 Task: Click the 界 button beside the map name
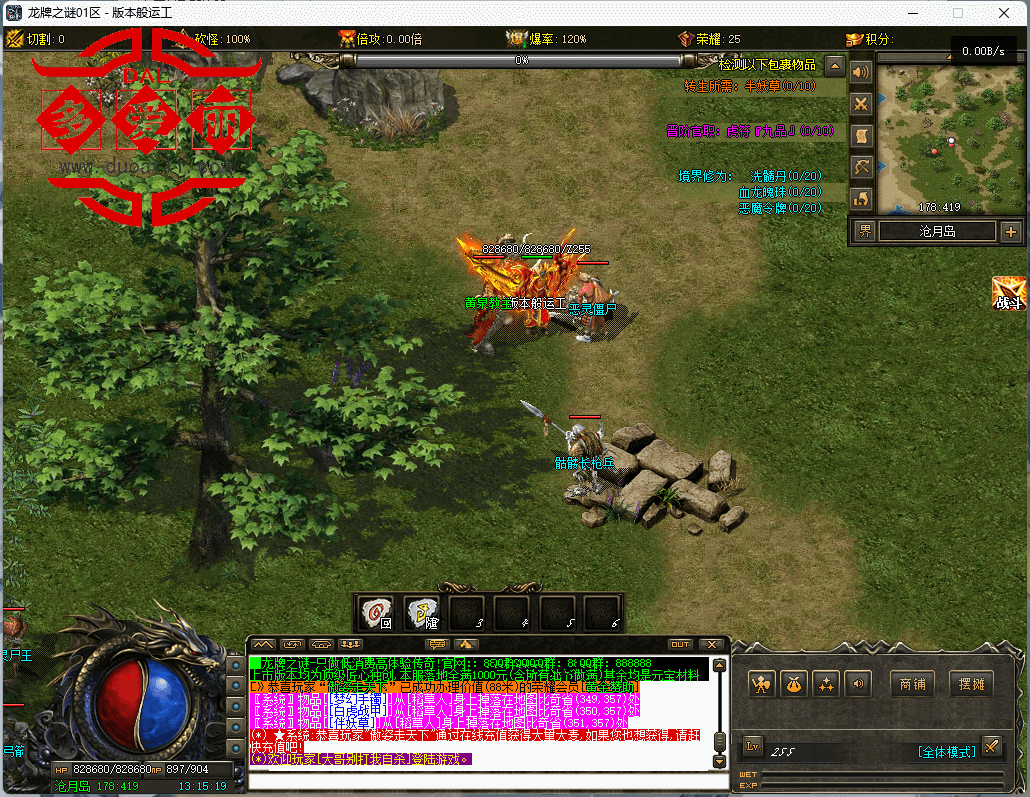tap(864, 232)
